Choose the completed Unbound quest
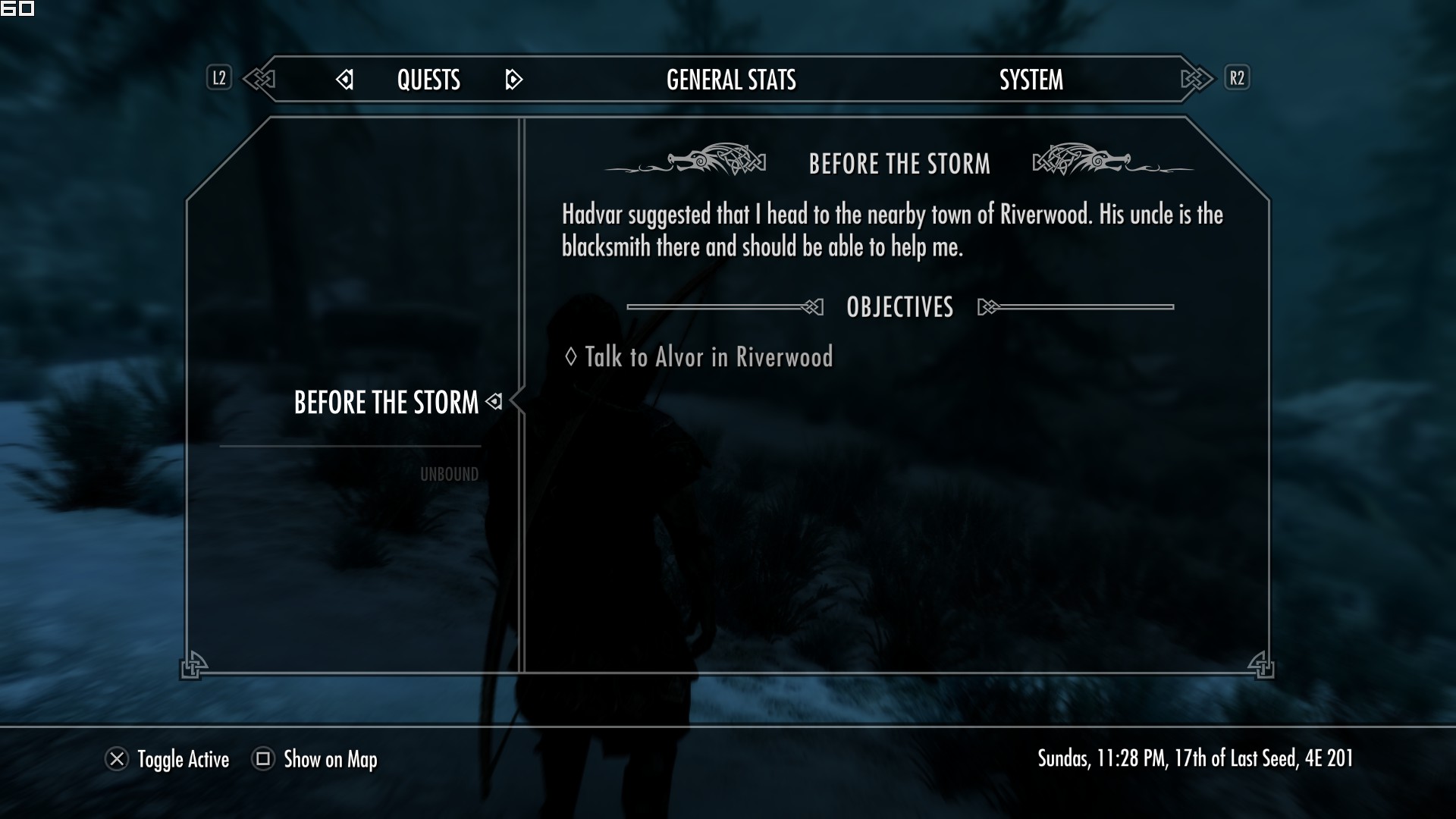1456x819 pixels. pos(449,475)
